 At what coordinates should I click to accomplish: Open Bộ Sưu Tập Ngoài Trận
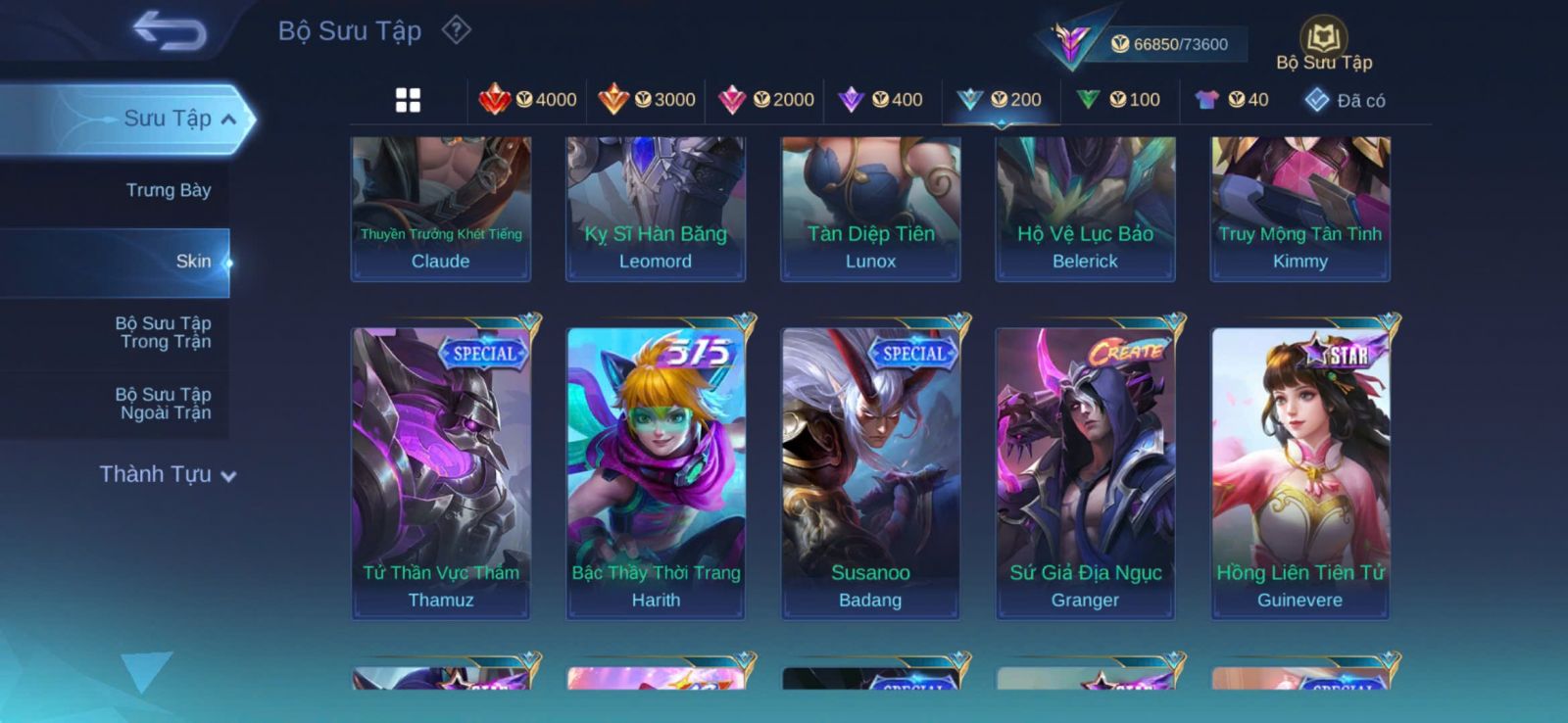(x=164, y=404)
